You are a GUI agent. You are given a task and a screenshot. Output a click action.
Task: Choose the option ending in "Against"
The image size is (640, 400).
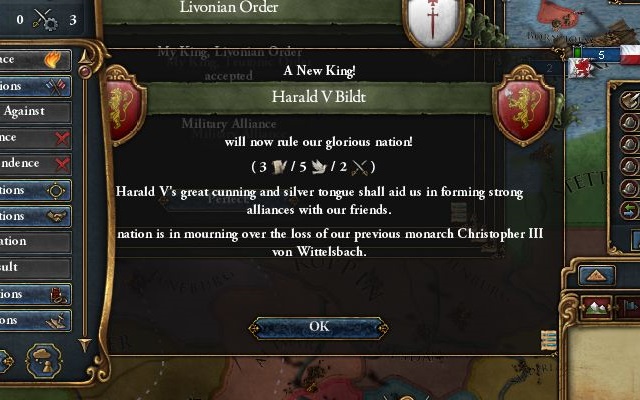pos(35,111)
